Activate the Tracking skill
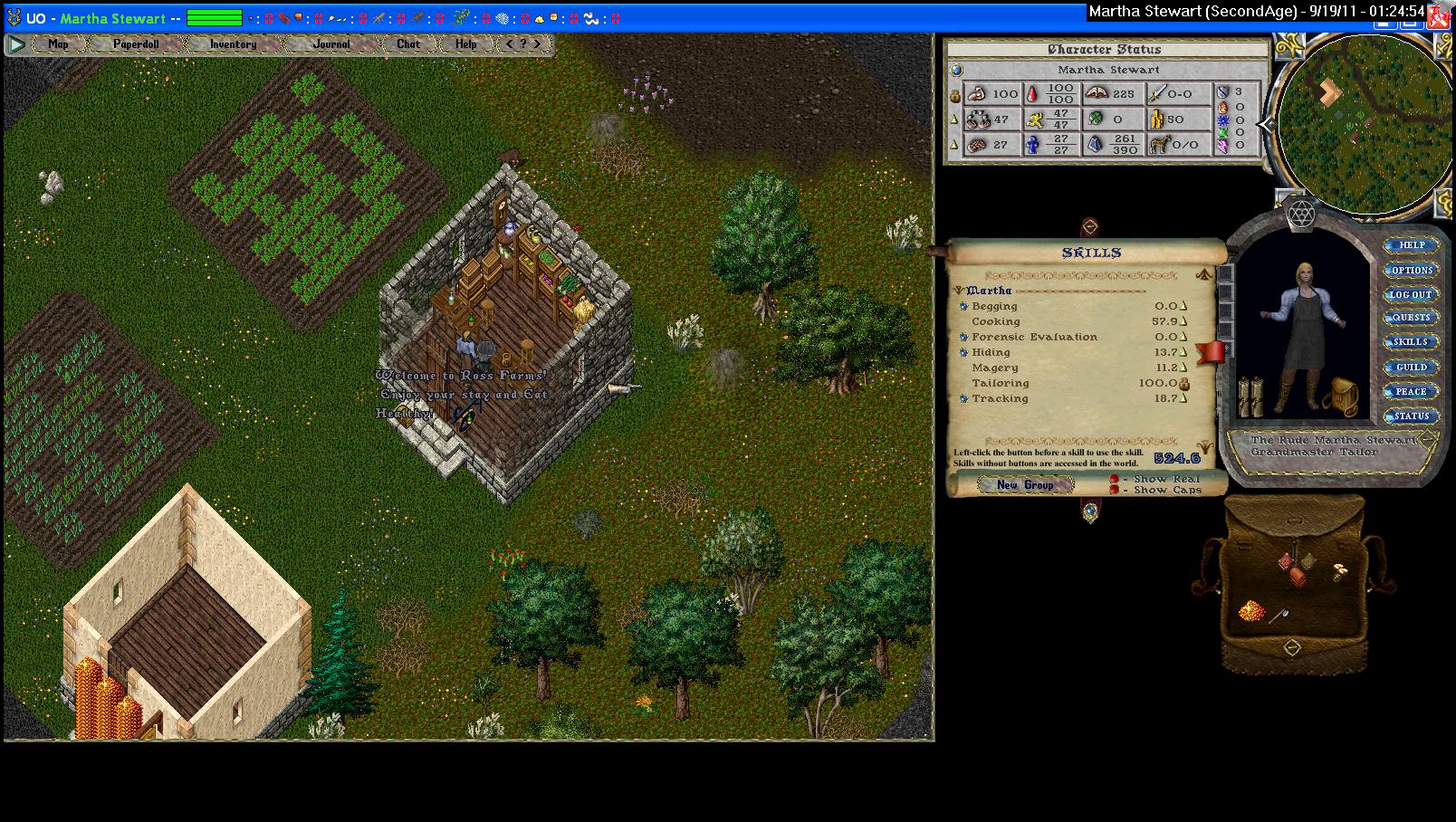 [964, 398]
